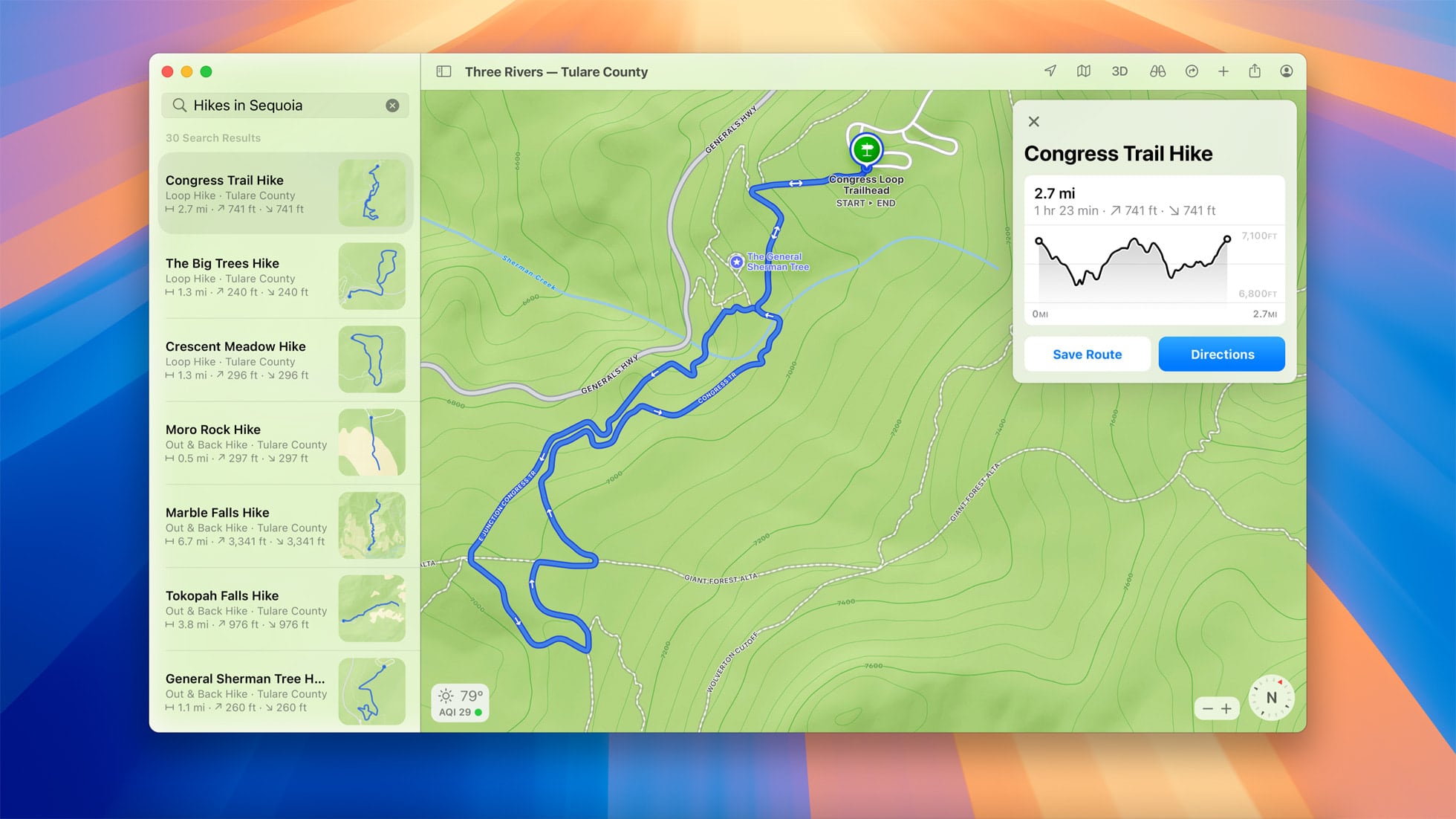Reset orientation with the compass control
This screenshot has height=819, width=1456.
coord(1272,697)
